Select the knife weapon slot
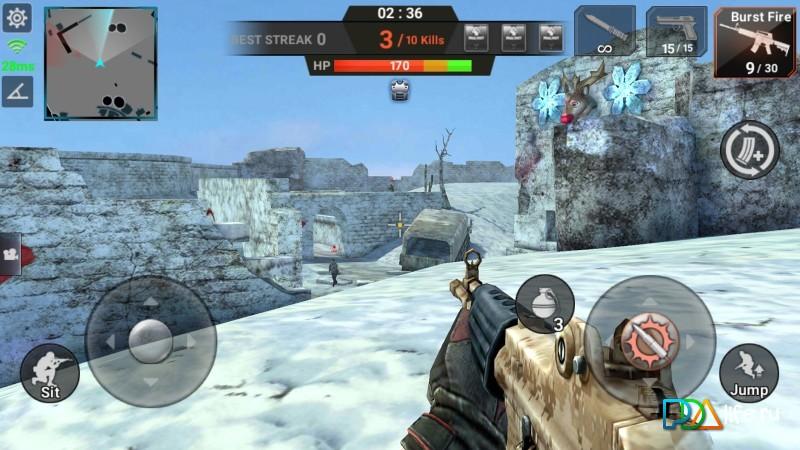The image size is (800, 450). point(604,30)
